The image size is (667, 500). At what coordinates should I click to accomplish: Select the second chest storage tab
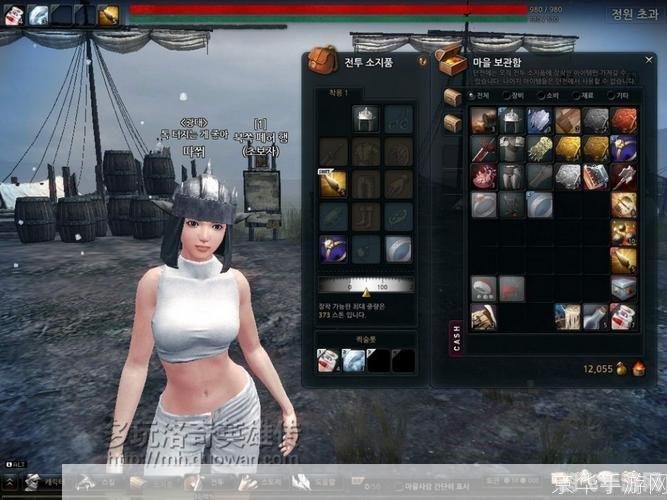tap(452, 122)
